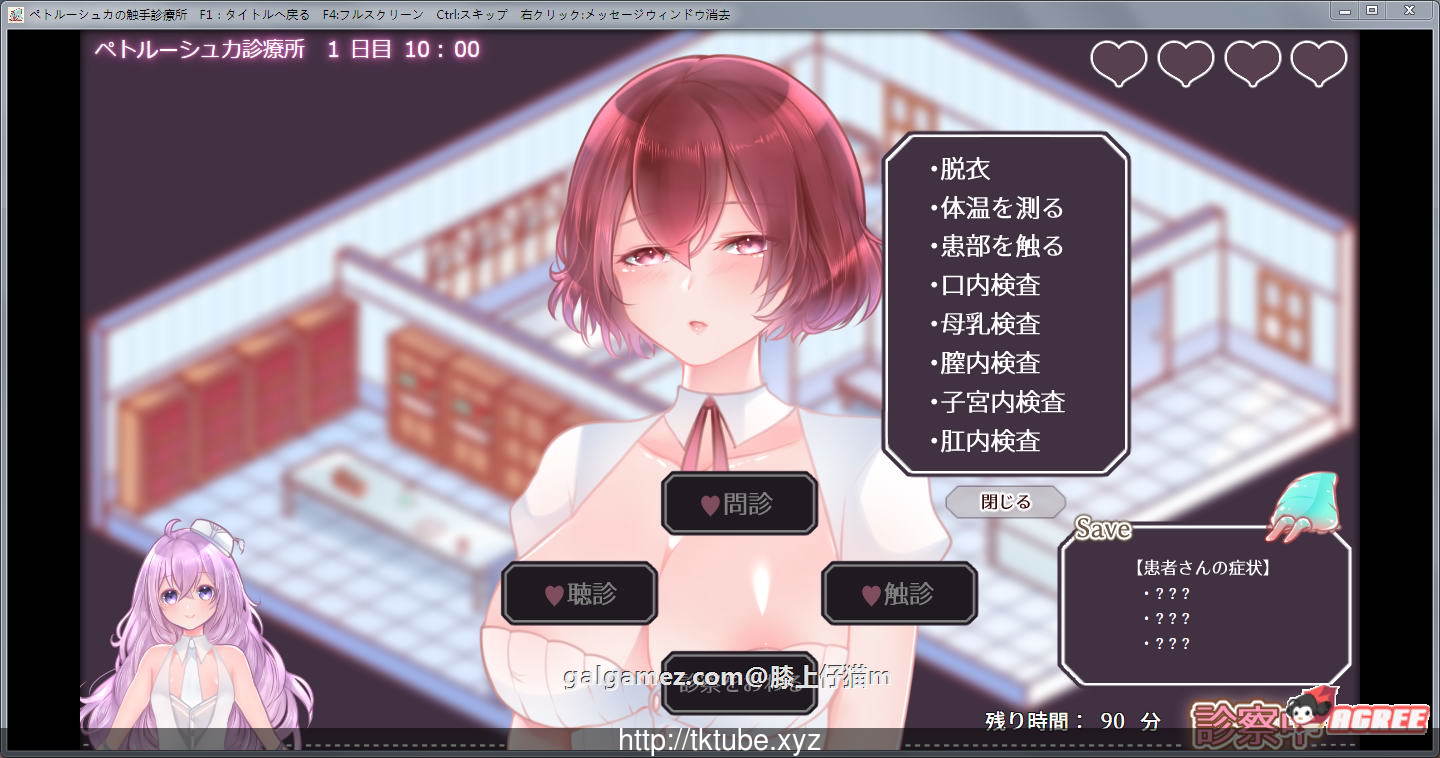Choose the 母乳検査 menu option
This screenshot has height=758, width=1440.
tap(989, 324)
